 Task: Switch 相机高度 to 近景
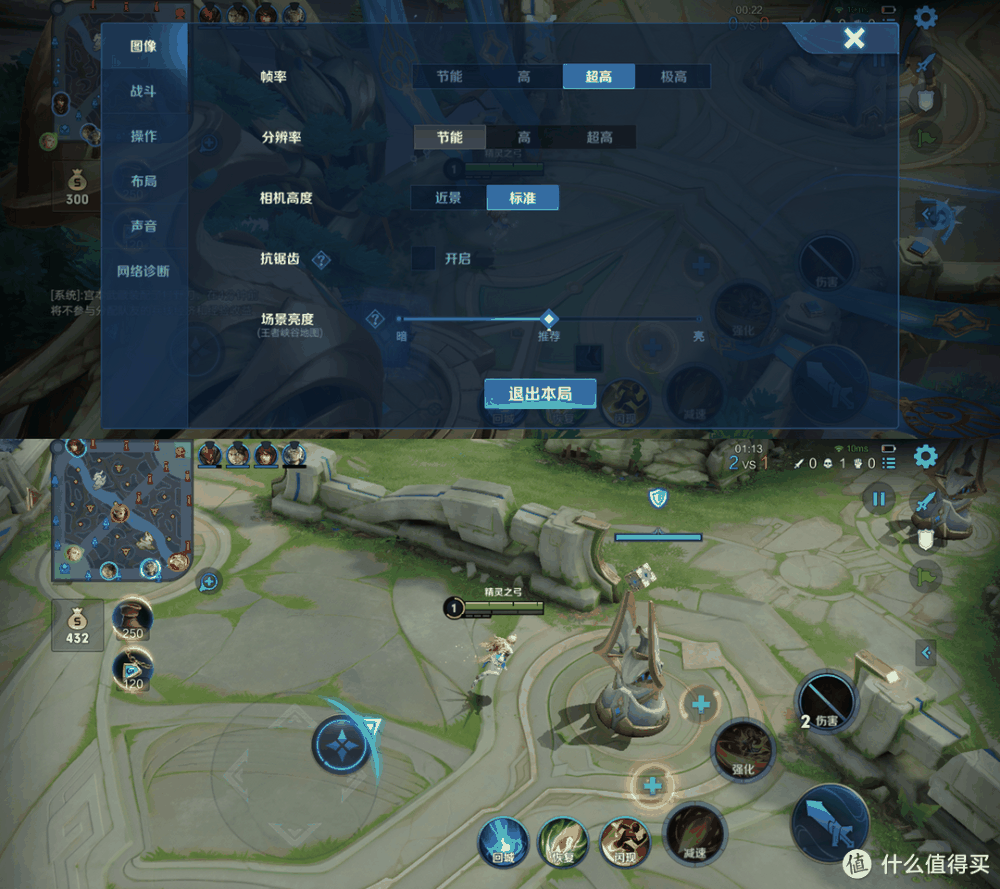[x=448, y=198]
